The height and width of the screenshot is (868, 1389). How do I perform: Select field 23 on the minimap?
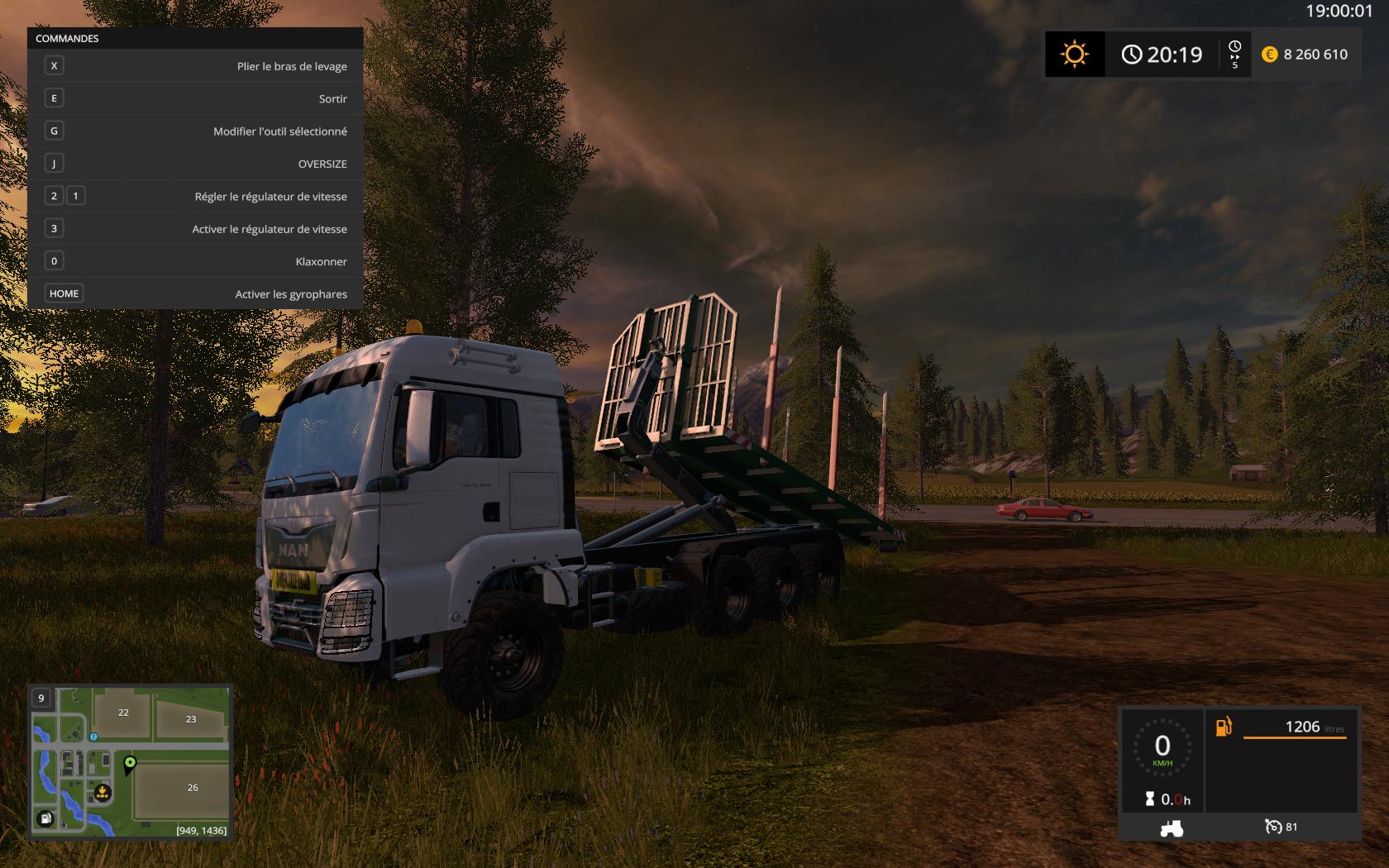click(x=191, y=719)
